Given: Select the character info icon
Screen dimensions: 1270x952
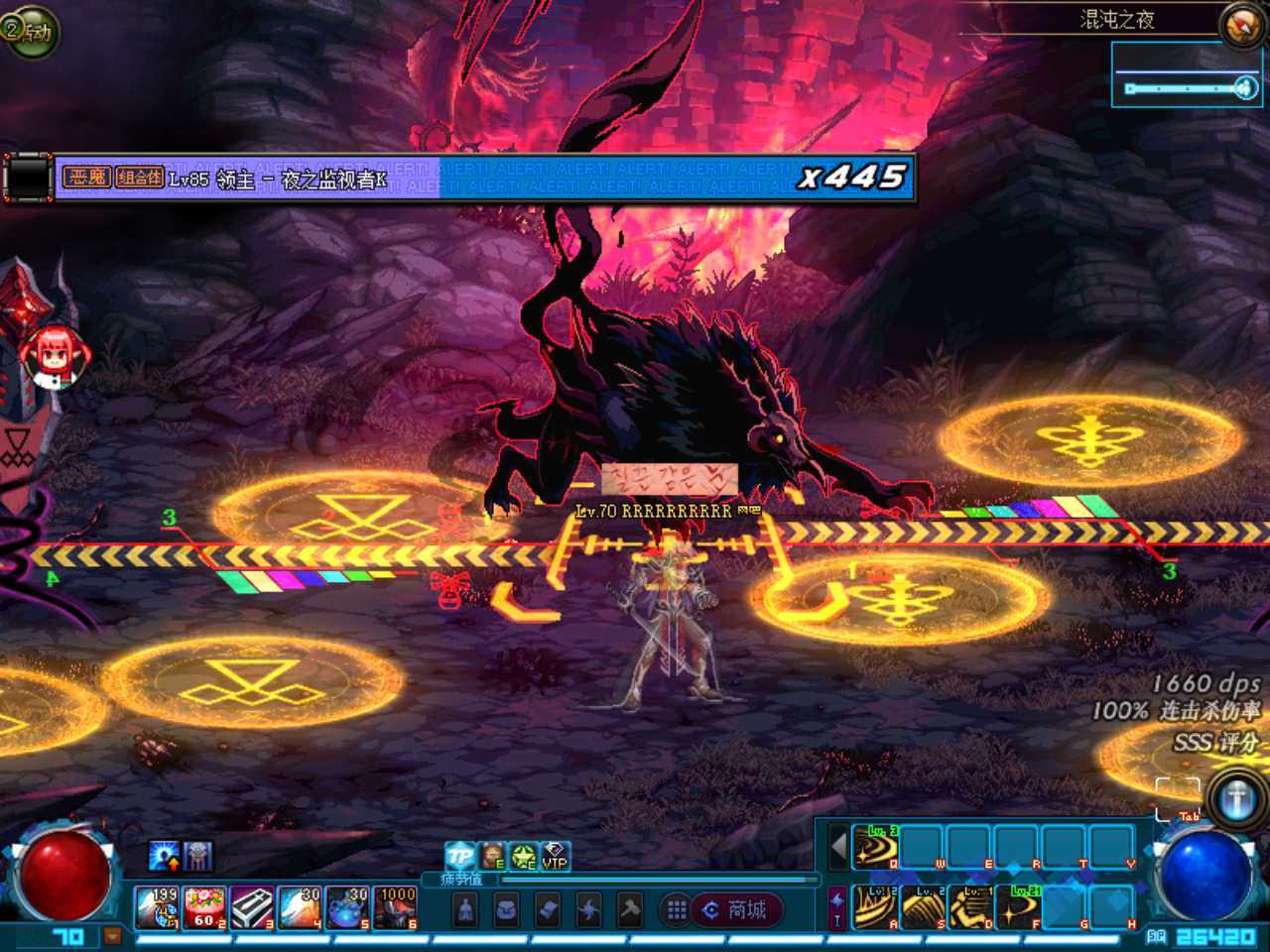Looking at the screenshot, I should (464, 907).
